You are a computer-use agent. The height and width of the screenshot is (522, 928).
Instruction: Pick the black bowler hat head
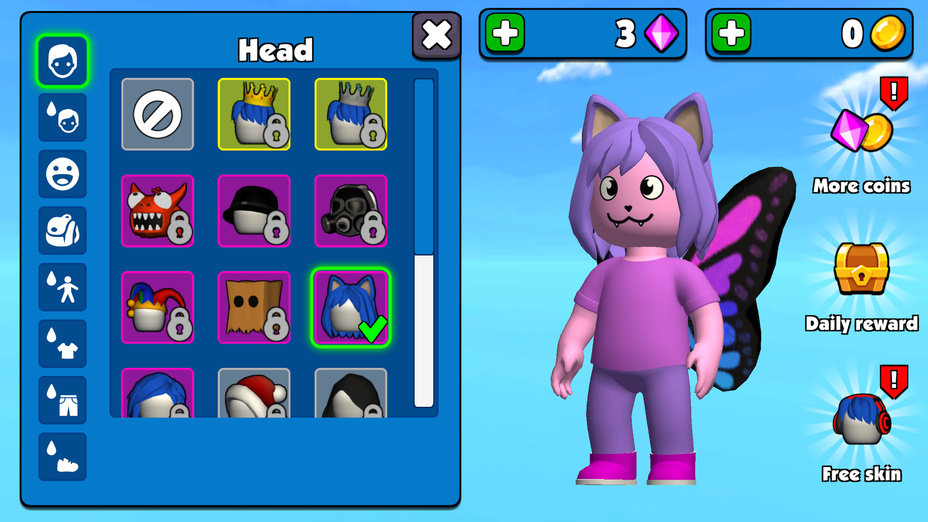tap(254, 211)
